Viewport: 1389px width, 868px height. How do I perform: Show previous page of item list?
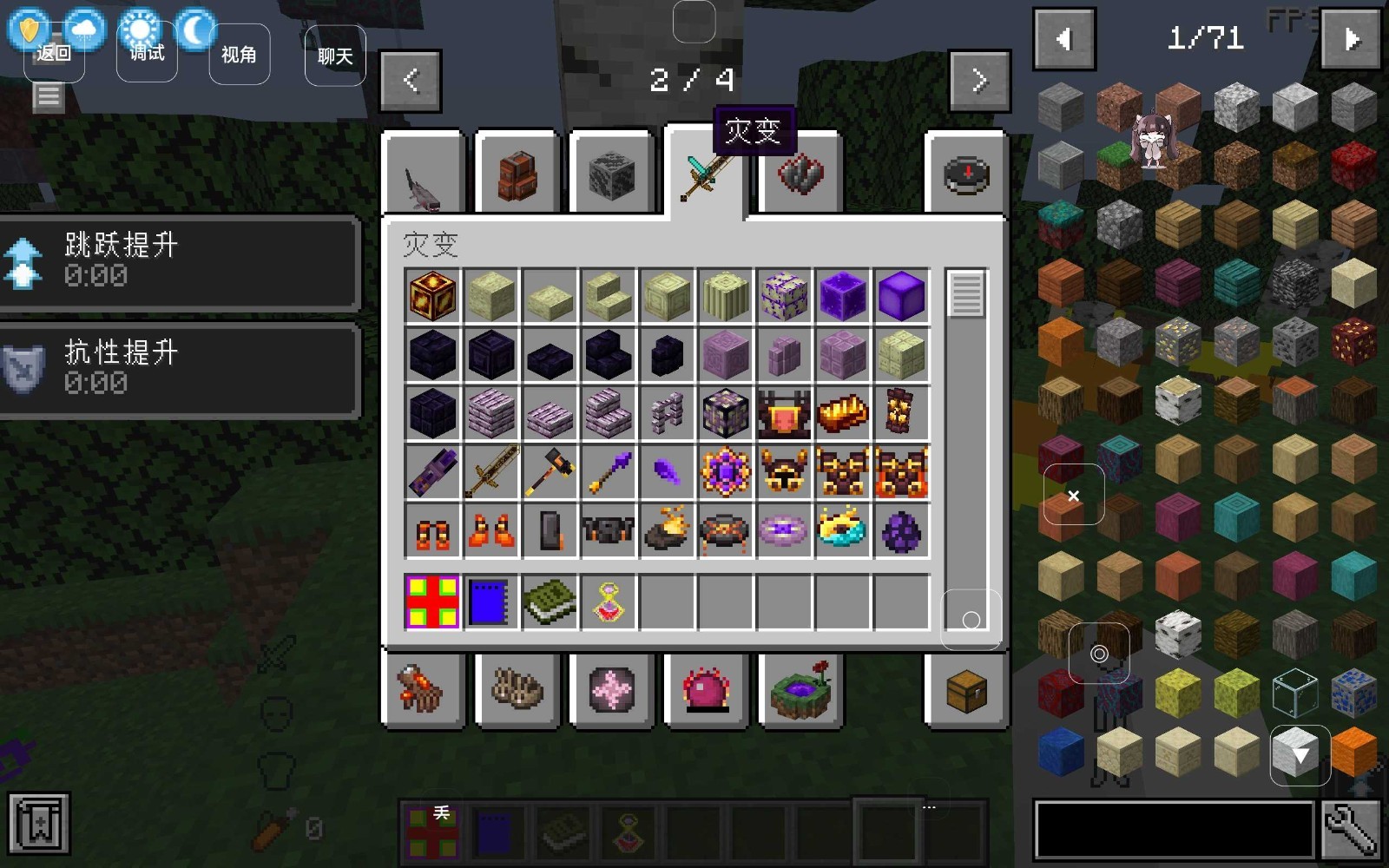1064,39
